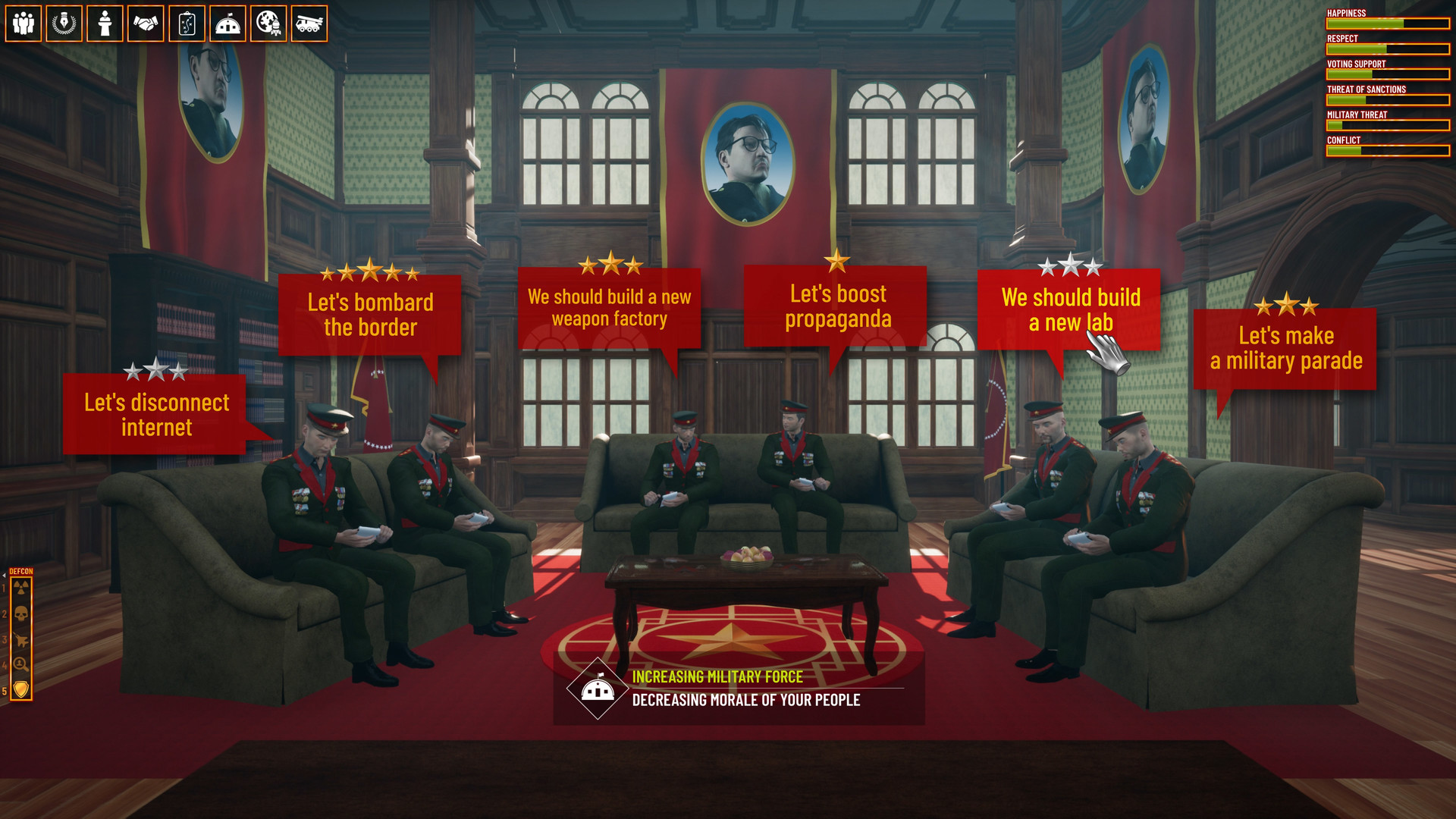Open the population panel with the people icon
1456x819 pixels.
point(24,24)
